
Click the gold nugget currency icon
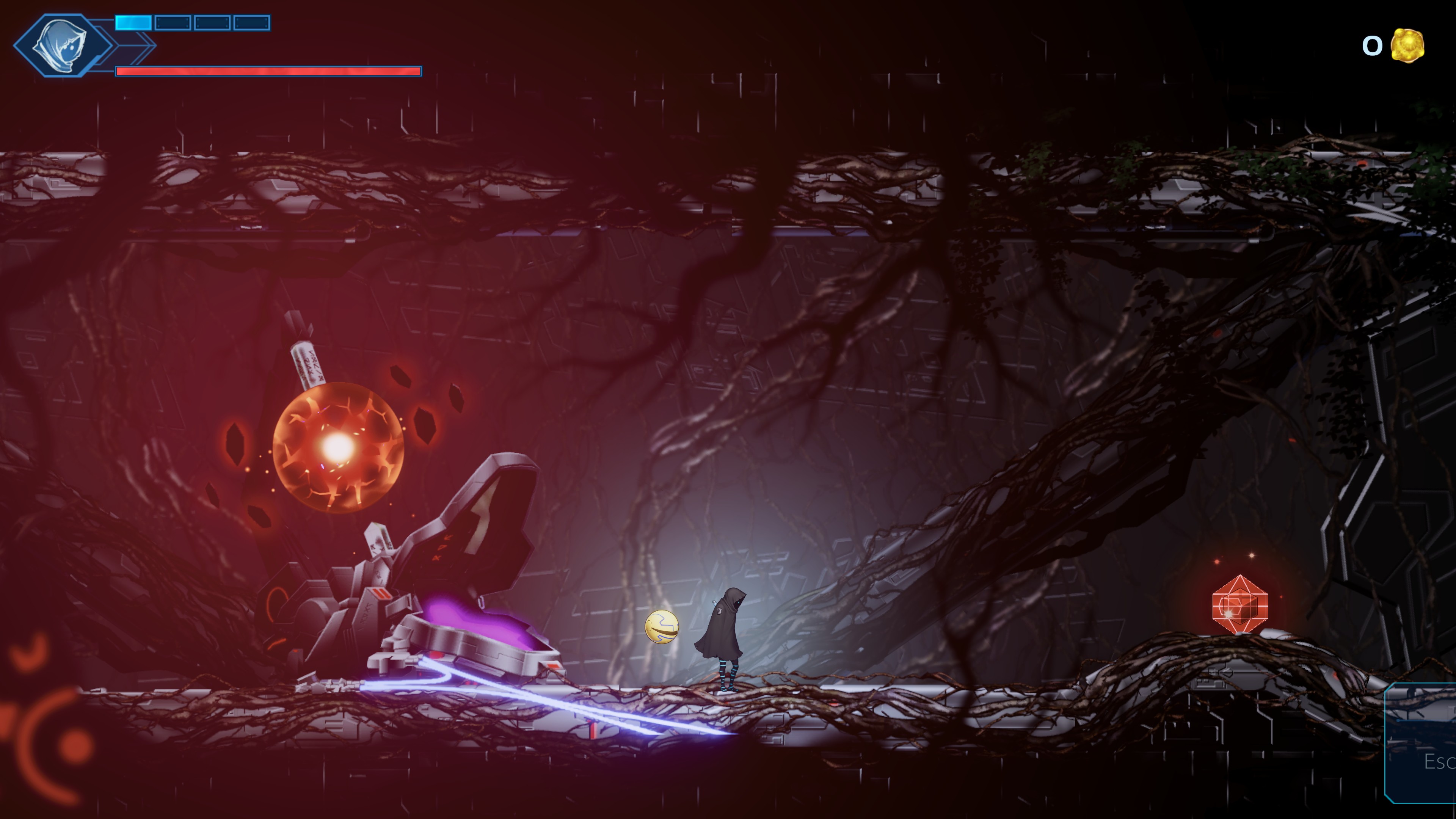coord(1407,45)
